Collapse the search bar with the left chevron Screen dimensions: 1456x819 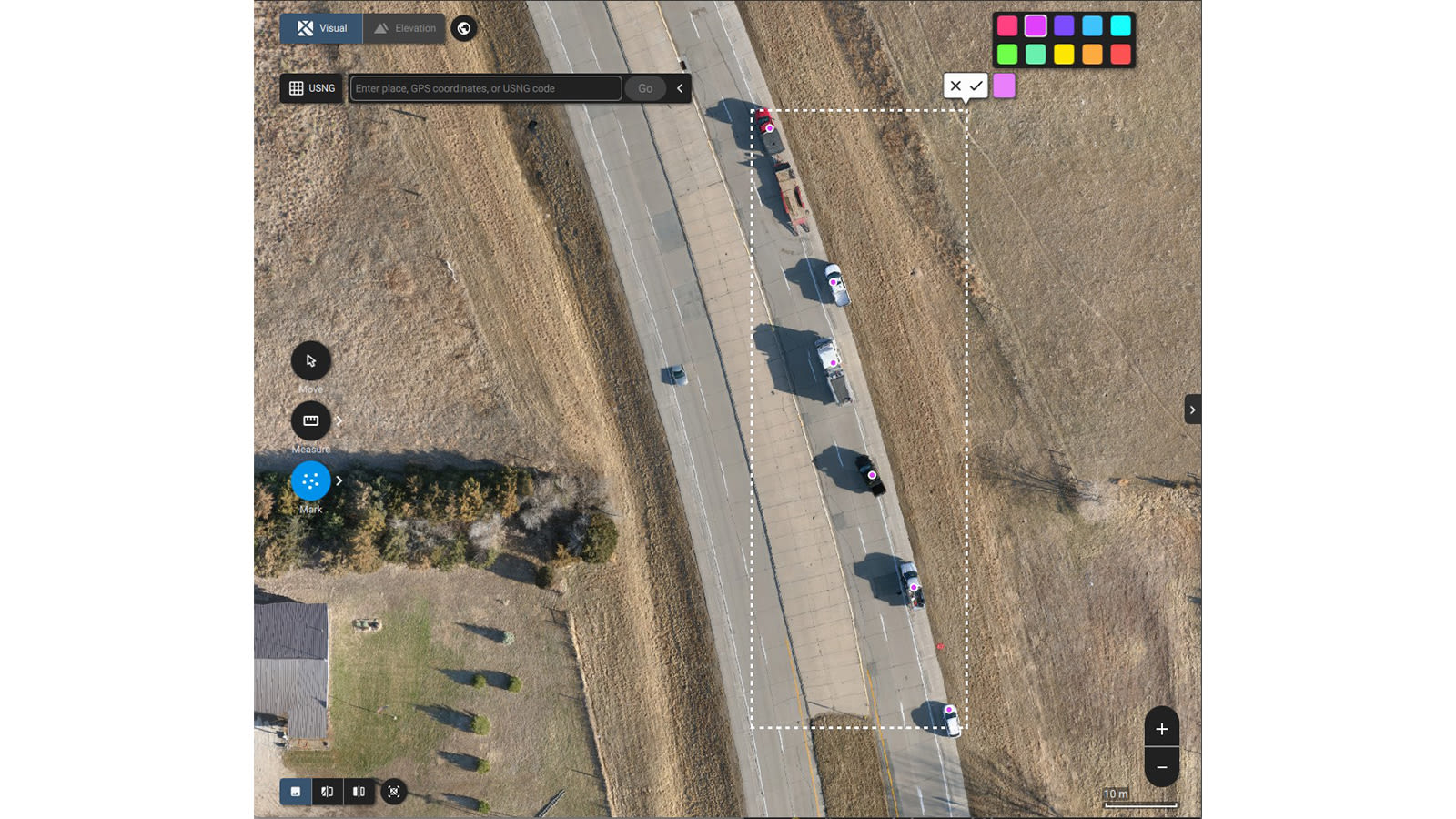680,88
